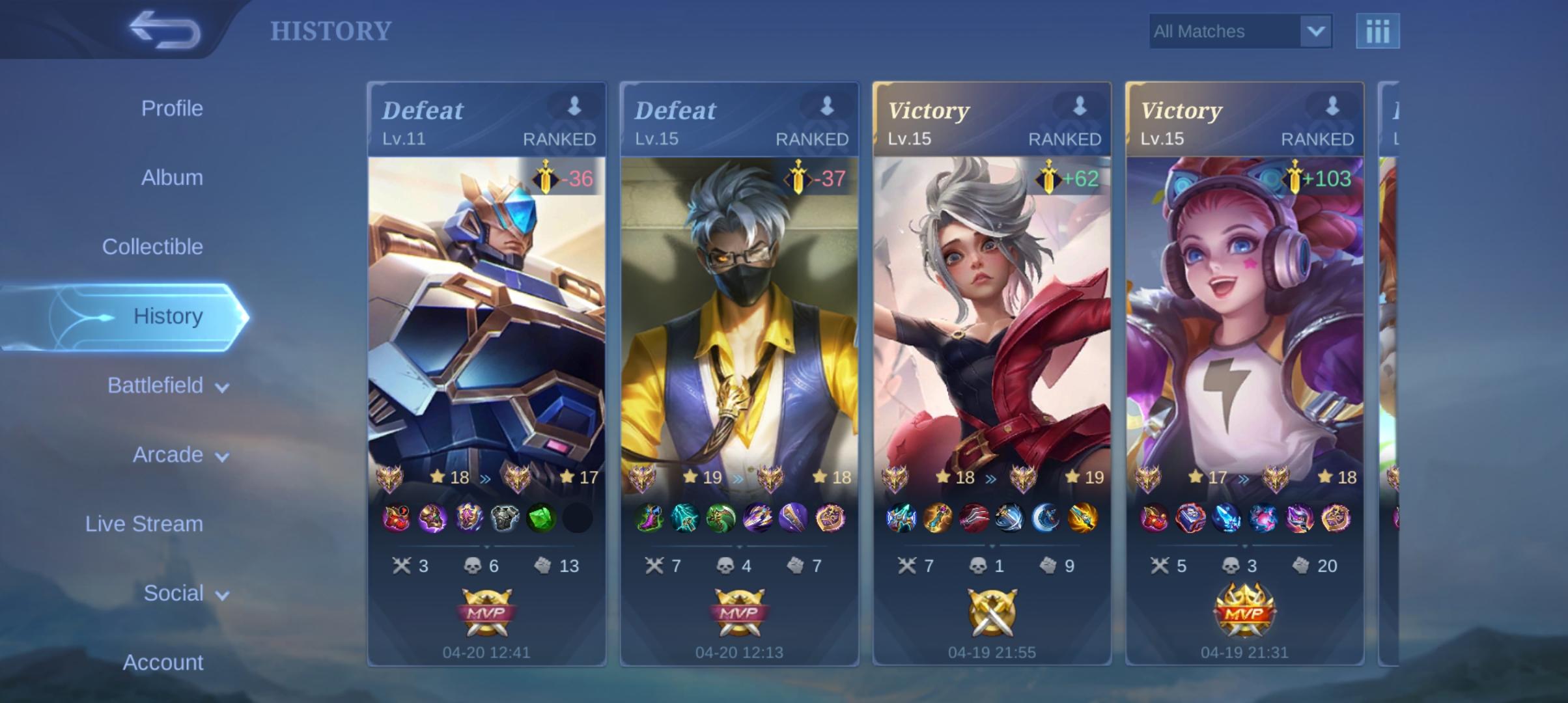Viewport: 1568px width, 703px height.
Task: Click the gold medal icon on the 04-19 21:55 Victory
Action: click(x=992, y=612)
